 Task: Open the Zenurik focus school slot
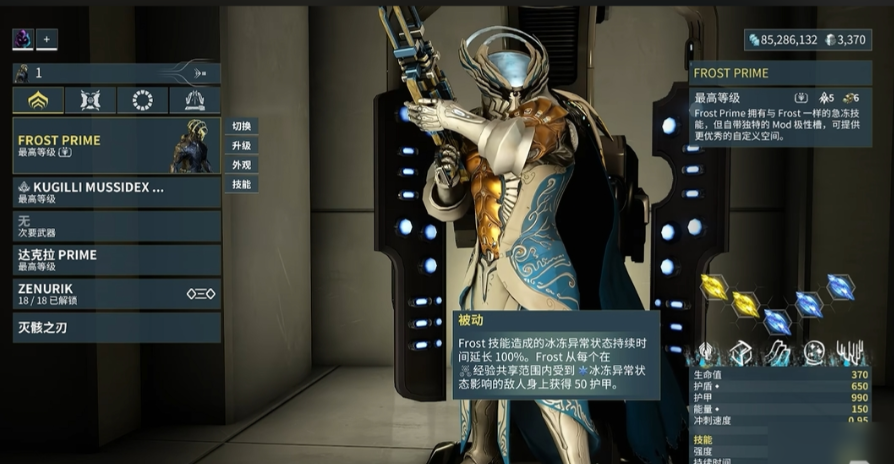coord(116,293)
